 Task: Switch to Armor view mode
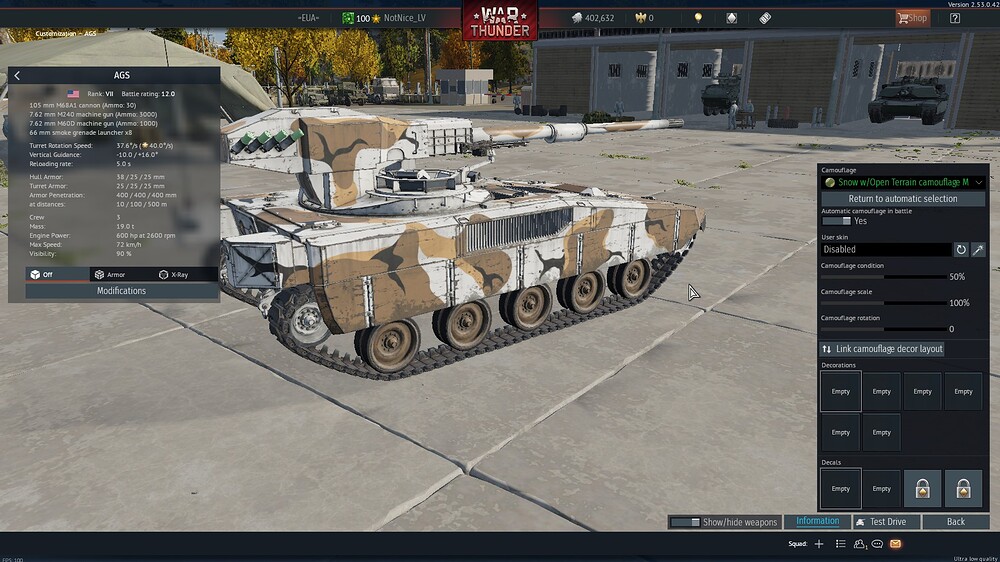coord(109,274)
